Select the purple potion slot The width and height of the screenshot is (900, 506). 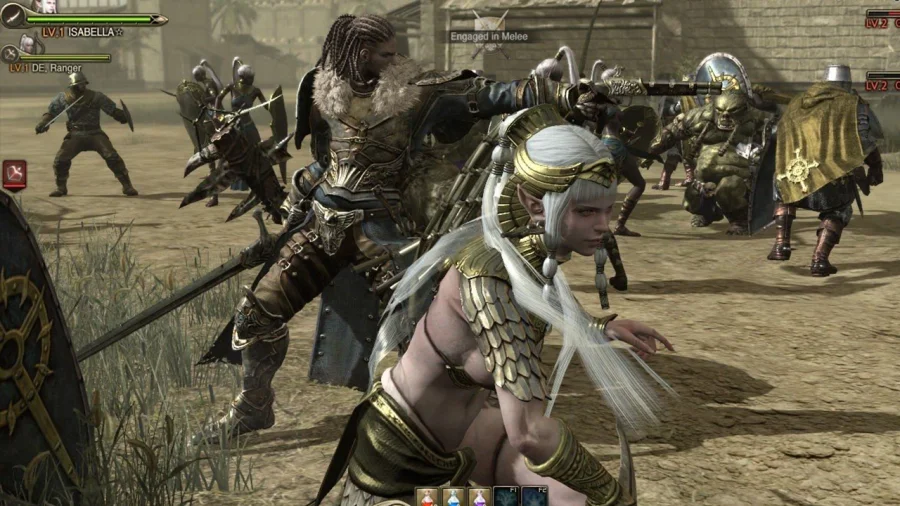[480, 497]
